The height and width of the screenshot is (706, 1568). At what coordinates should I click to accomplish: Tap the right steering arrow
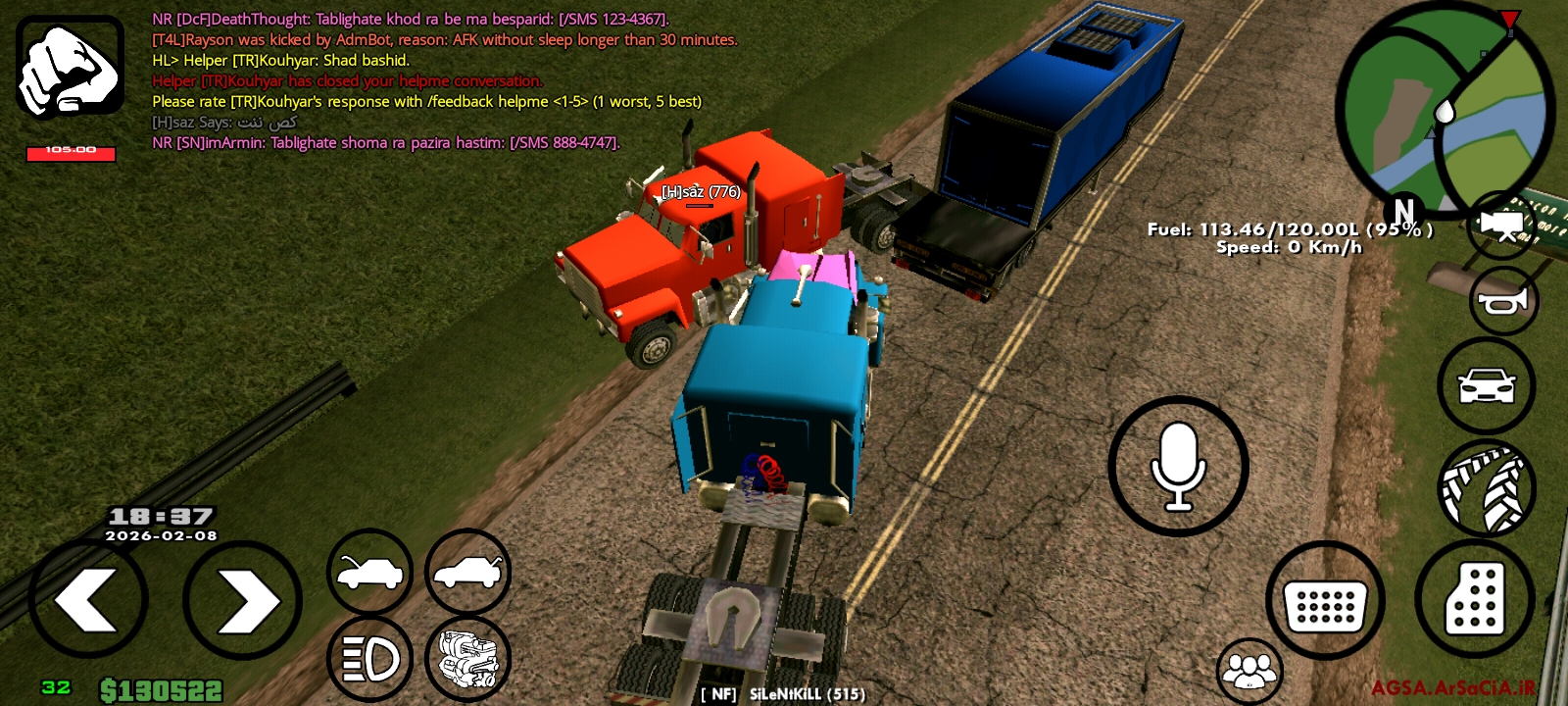241,598
